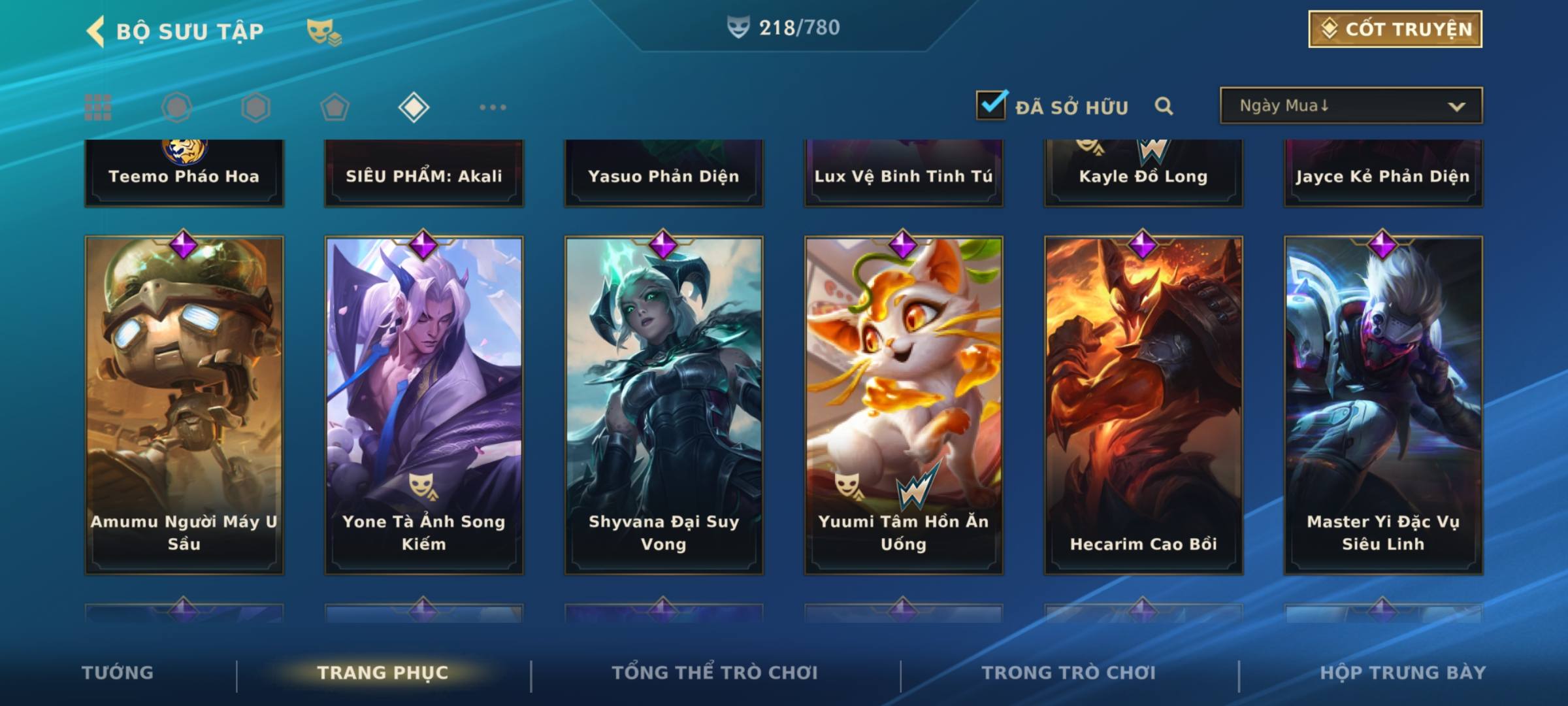Open the Tổng Thể Trò Chơi tab
This screenshot has height=706, width=1568.
[x=715, y=673]
